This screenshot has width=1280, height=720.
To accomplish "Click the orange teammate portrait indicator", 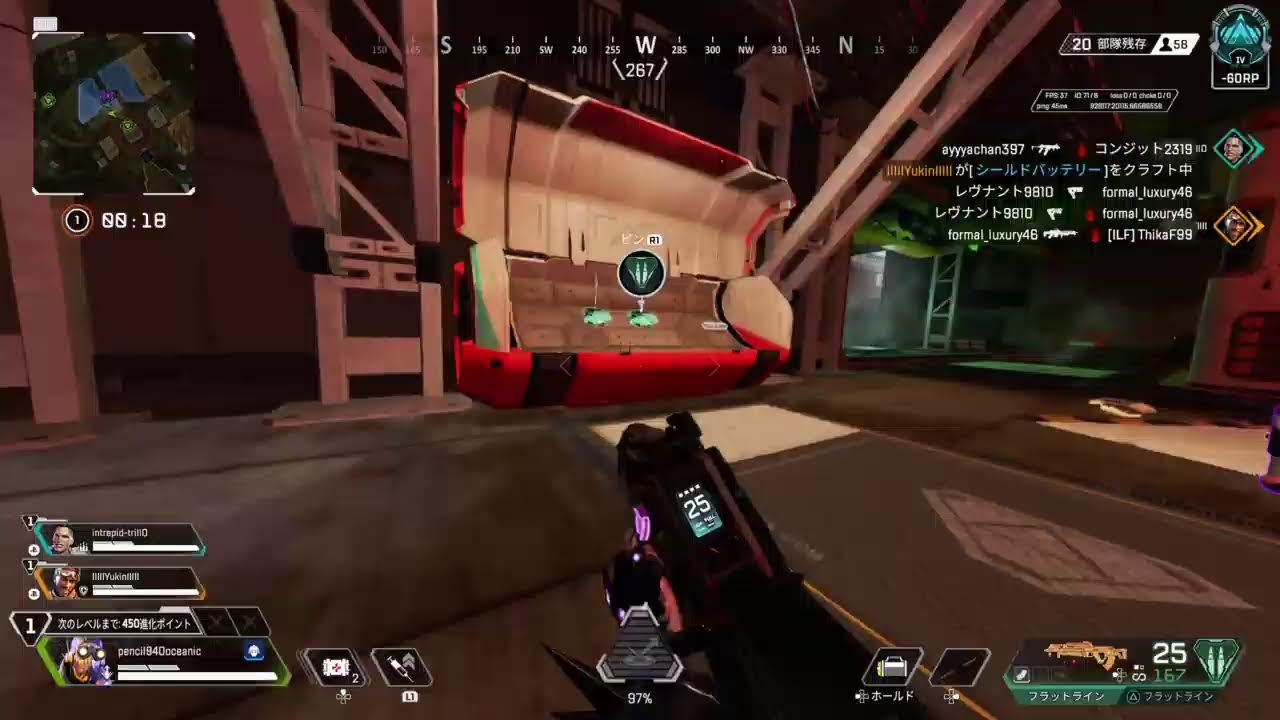I will coord(1239,226).
